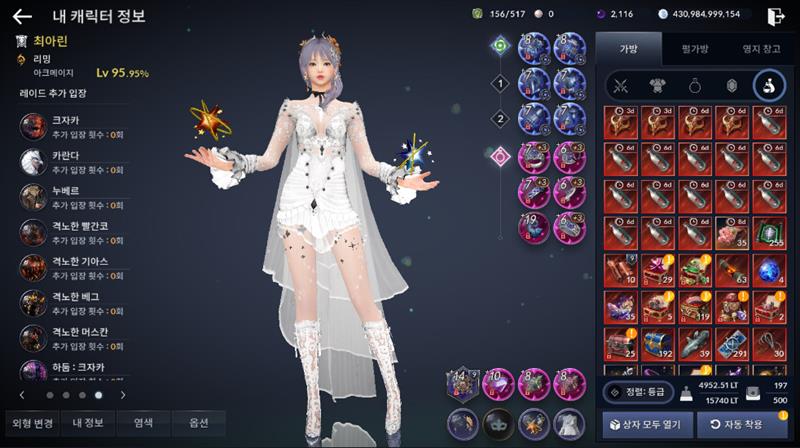The width and height of the screenshot is (800, 448).
Task: Select the flask consumables inventory filter
Action: point(769,85)
